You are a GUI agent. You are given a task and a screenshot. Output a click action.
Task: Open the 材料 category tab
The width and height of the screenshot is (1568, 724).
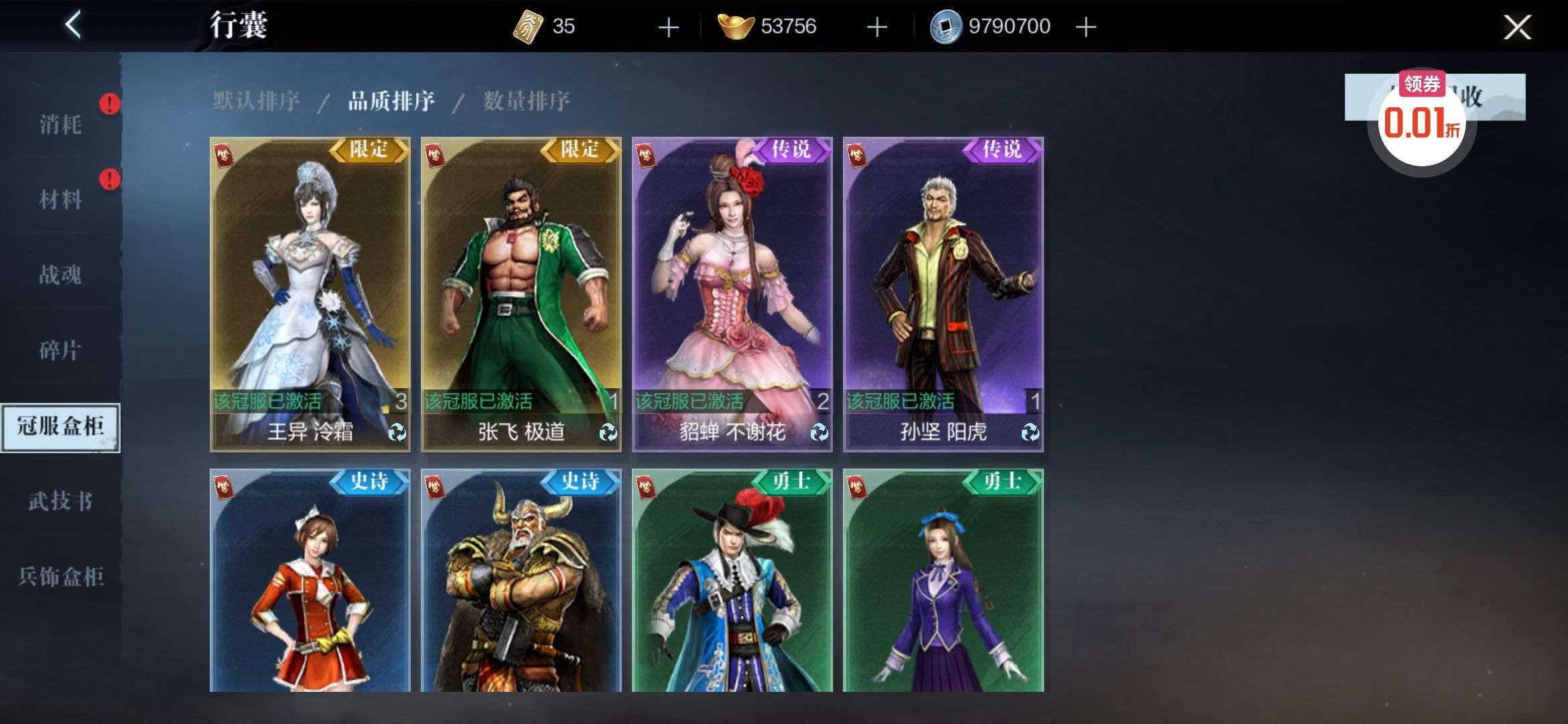pos(60,199)
